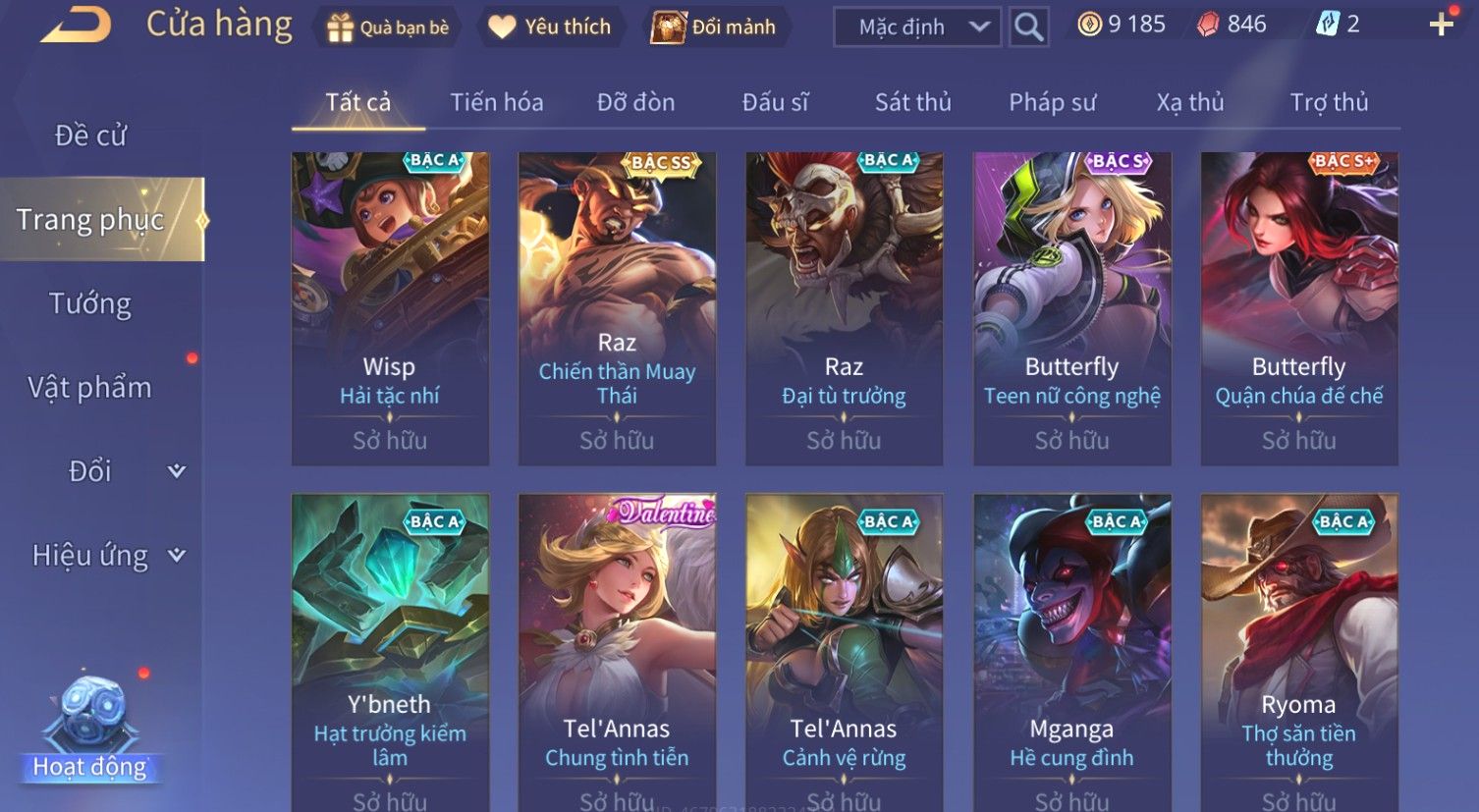Viewport: 1479px width, 812px height.
Task: Switch to the Đỡ đòn tab
Action: point(635,102)
